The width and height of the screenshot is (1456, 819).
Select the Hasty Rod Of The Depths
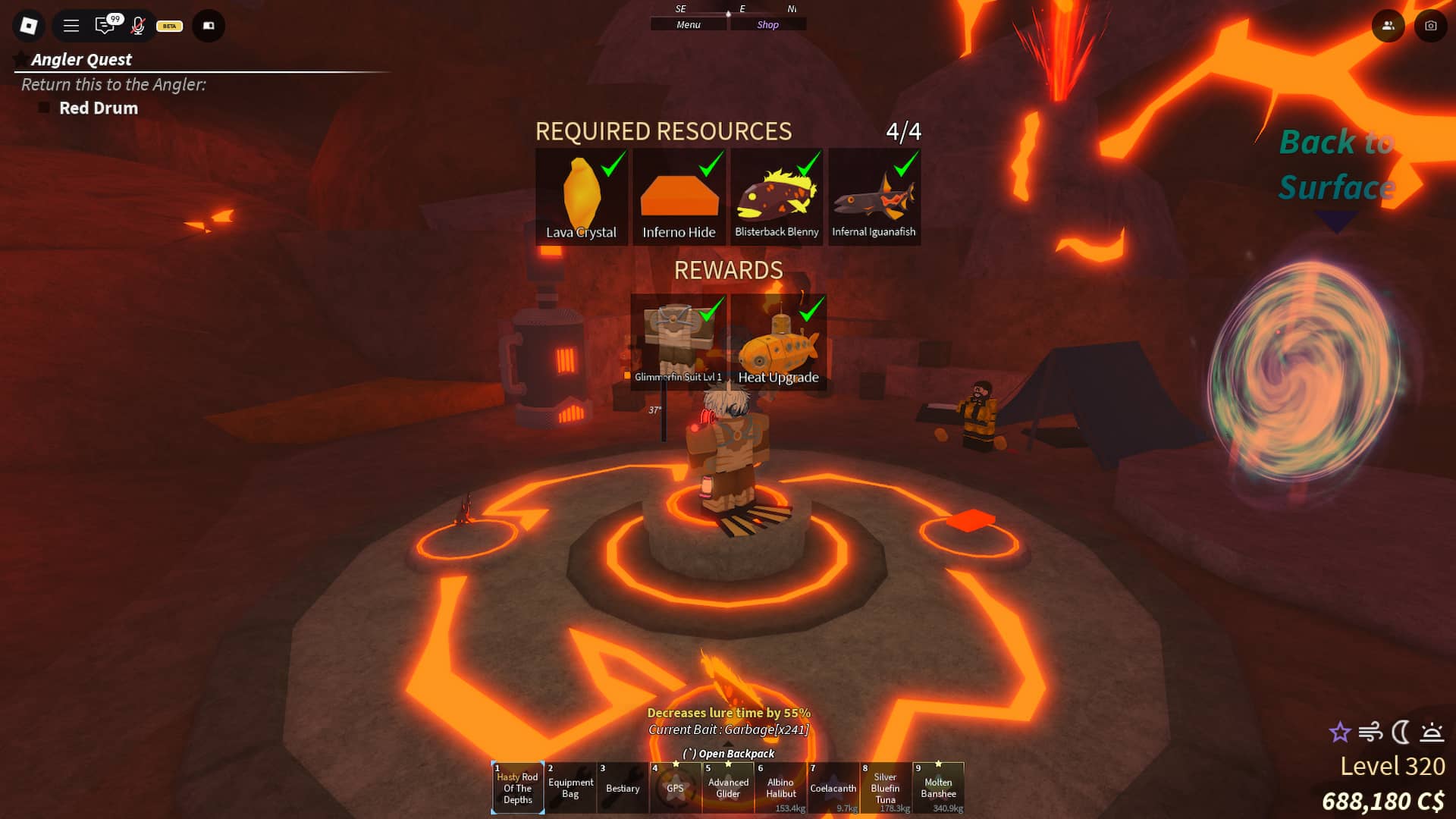(x=517, y=788)
